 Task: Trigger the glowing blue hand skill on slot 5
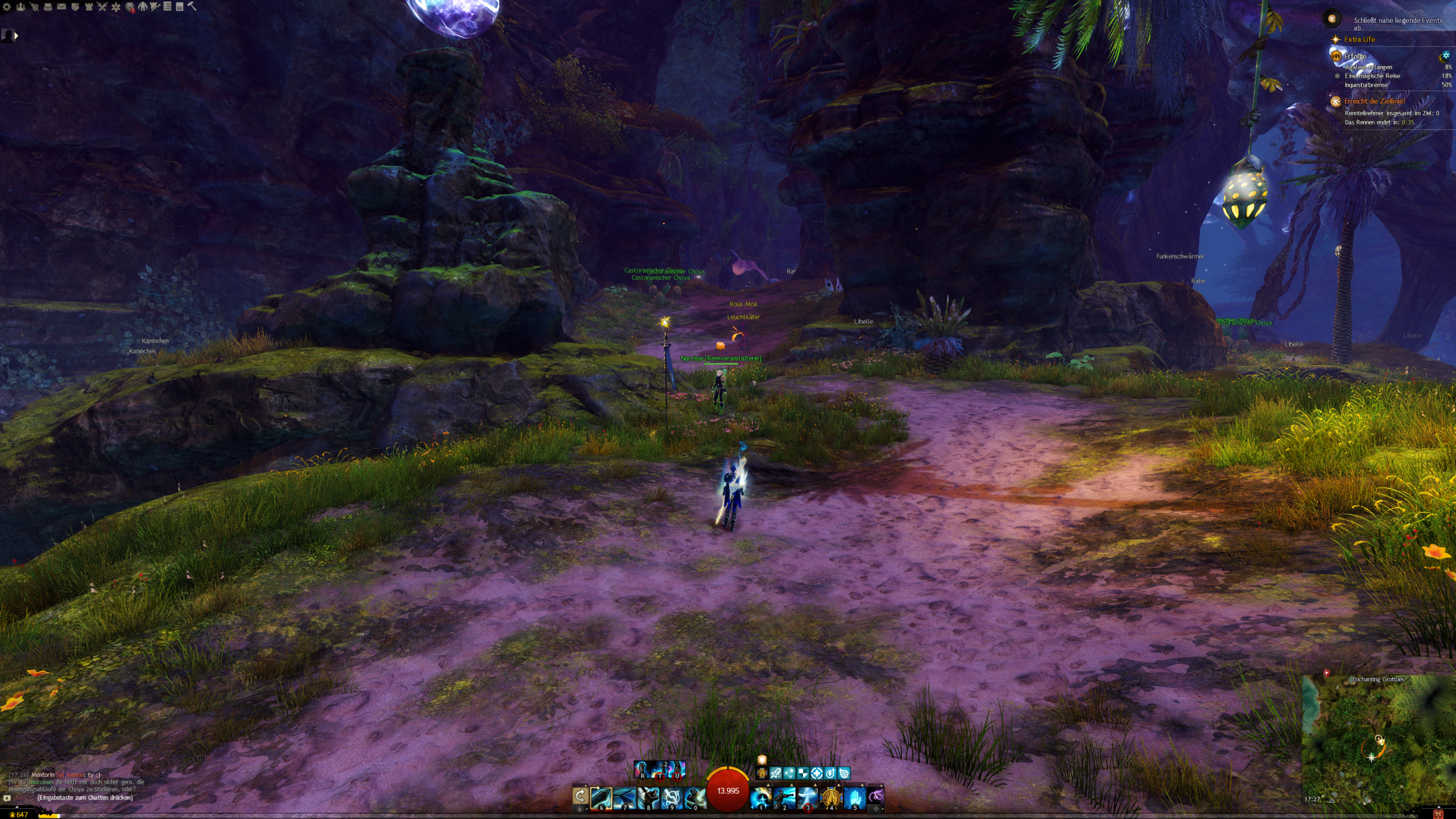[x=854, y=798]
